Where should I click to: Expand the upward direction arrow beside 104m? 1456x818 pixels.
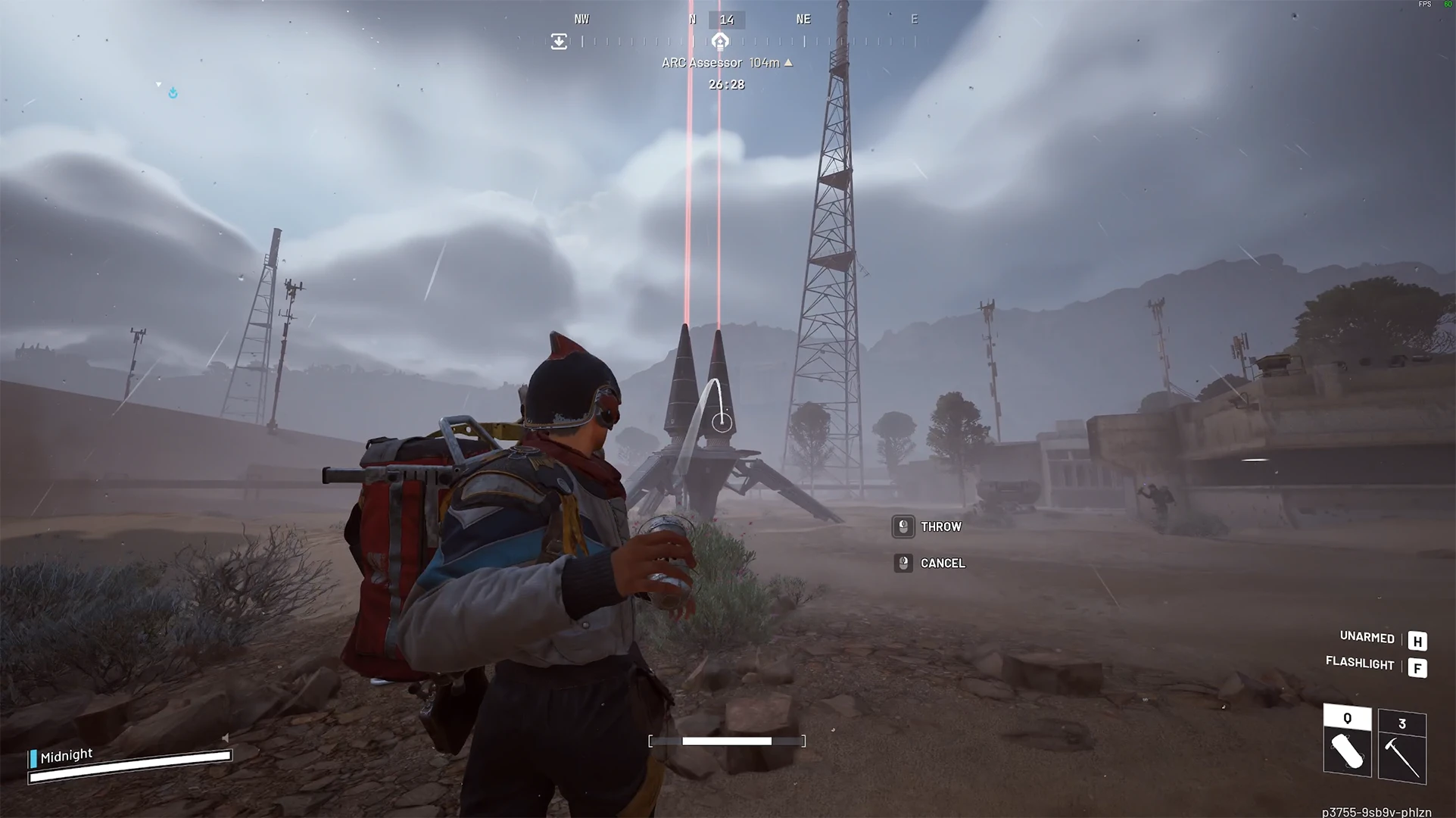click(787, 63)
